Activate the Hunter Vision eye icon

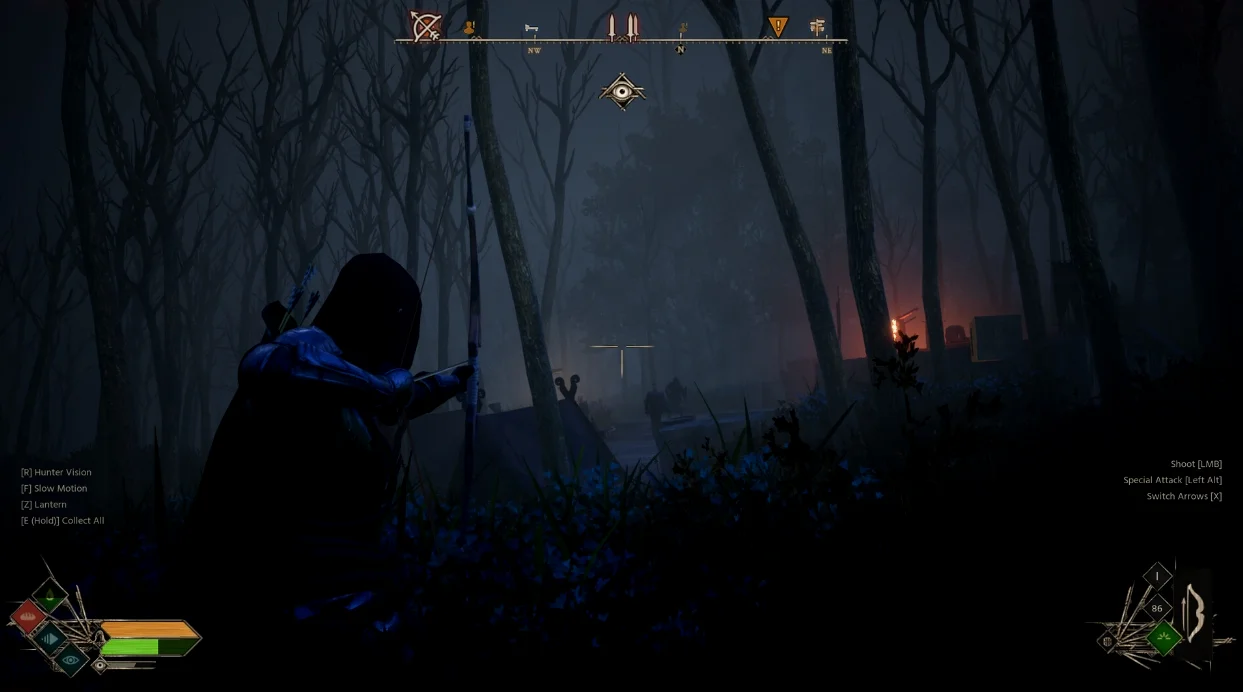70,659
